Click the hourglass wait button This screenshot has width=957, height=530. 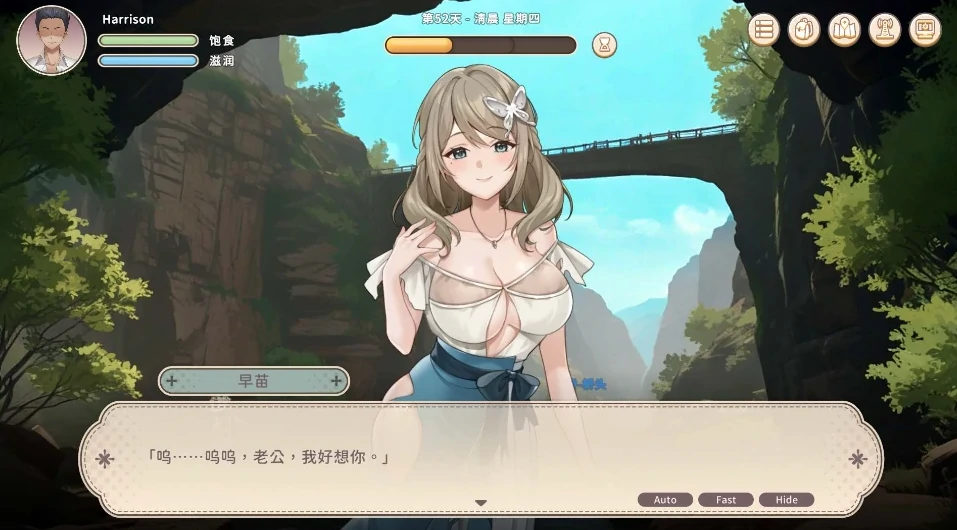(x=604, y=45)
